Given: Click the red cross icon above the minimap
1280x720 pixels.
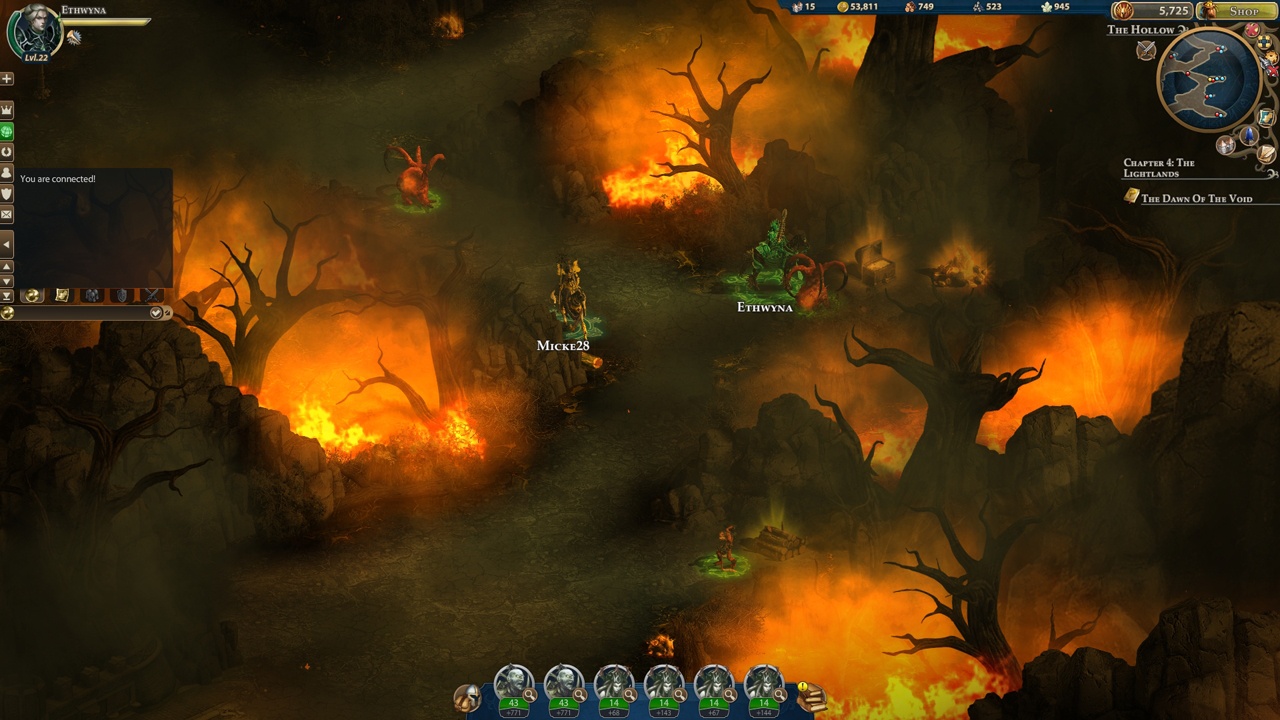Looking at the screenshot, I should 1252,30.
